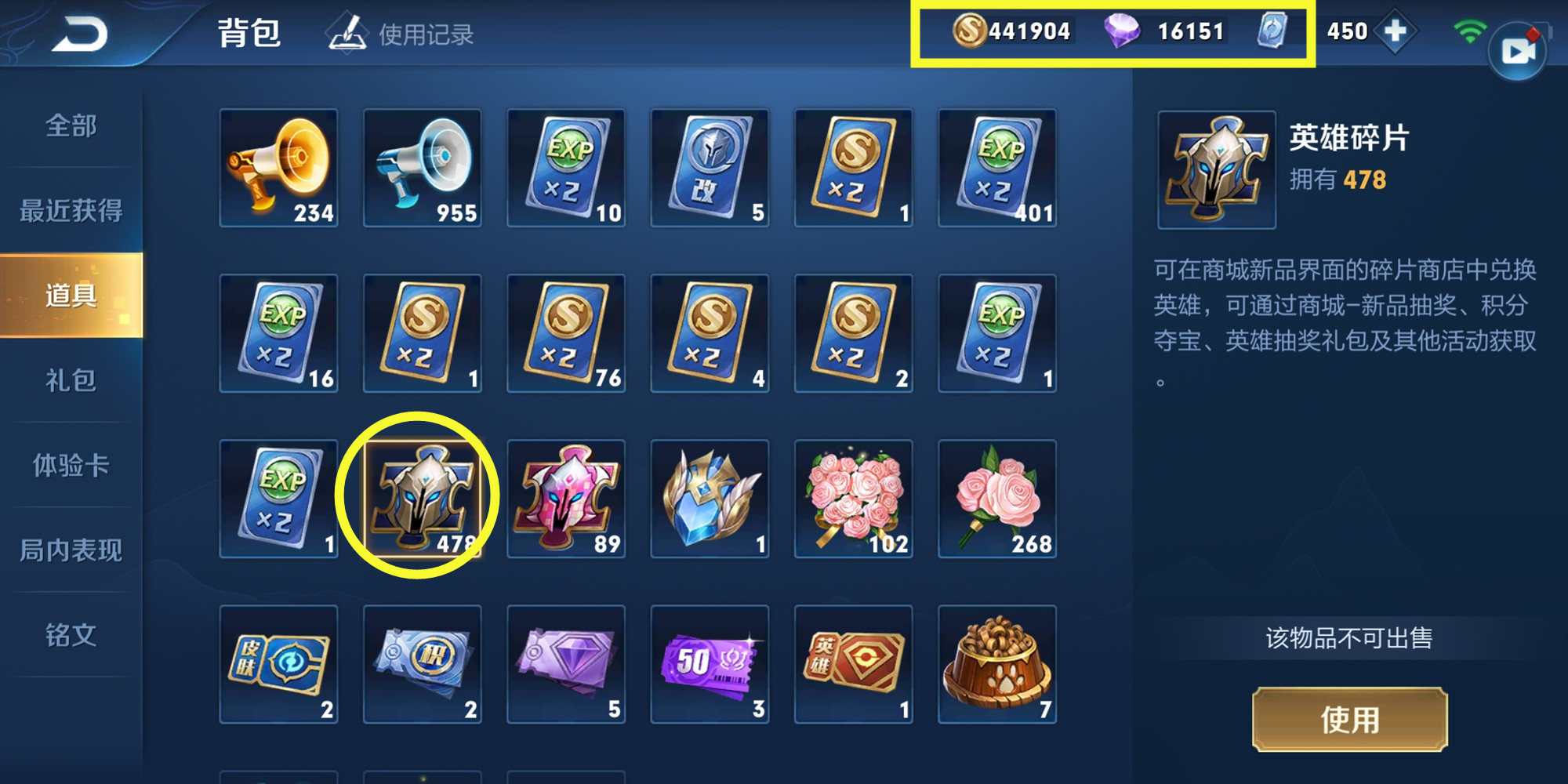1568x784 pixels.
Task: Select the blue crystal gem item
Action: click(710, 499)
